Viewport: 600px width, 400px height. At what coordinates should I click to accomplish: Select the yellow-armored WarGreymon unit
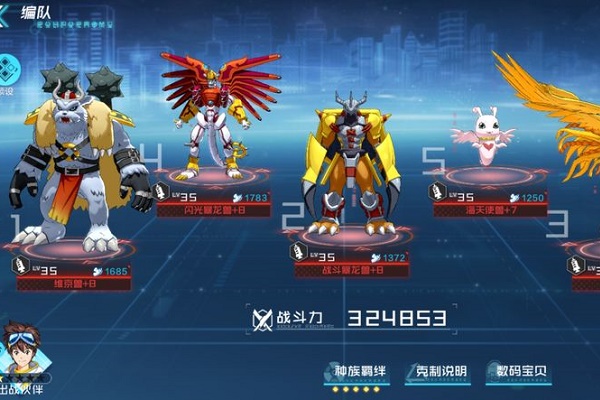(x=349, y=165)
